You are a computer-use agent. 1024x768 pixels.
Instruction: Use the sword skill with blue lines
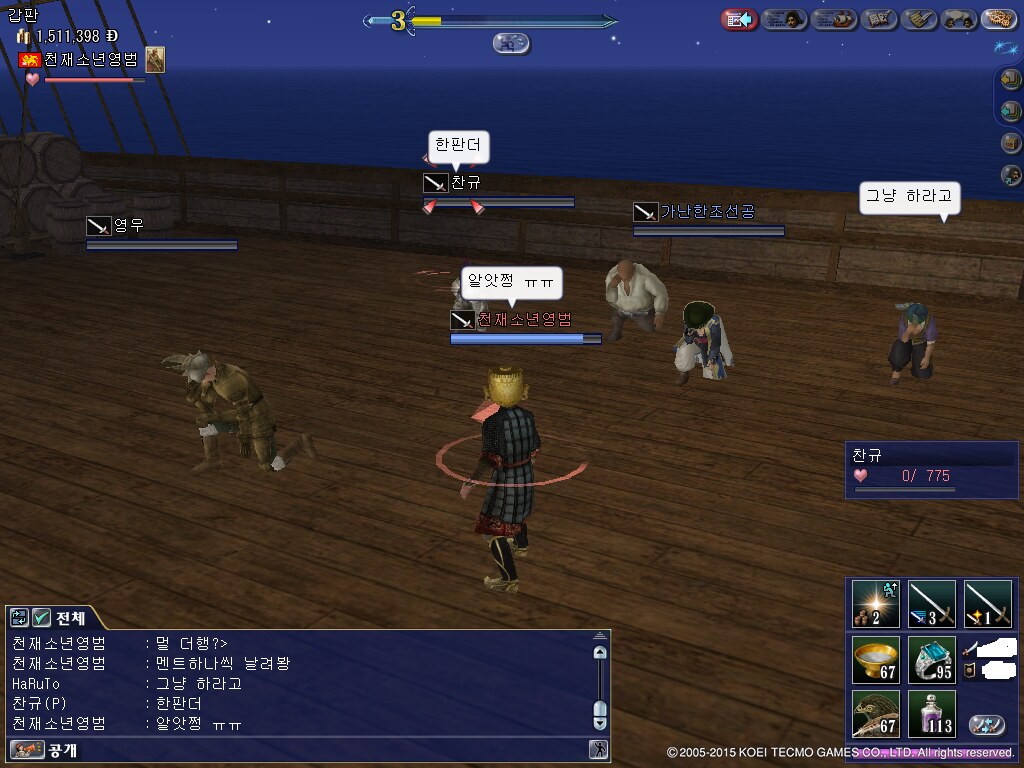coord(931,604)
